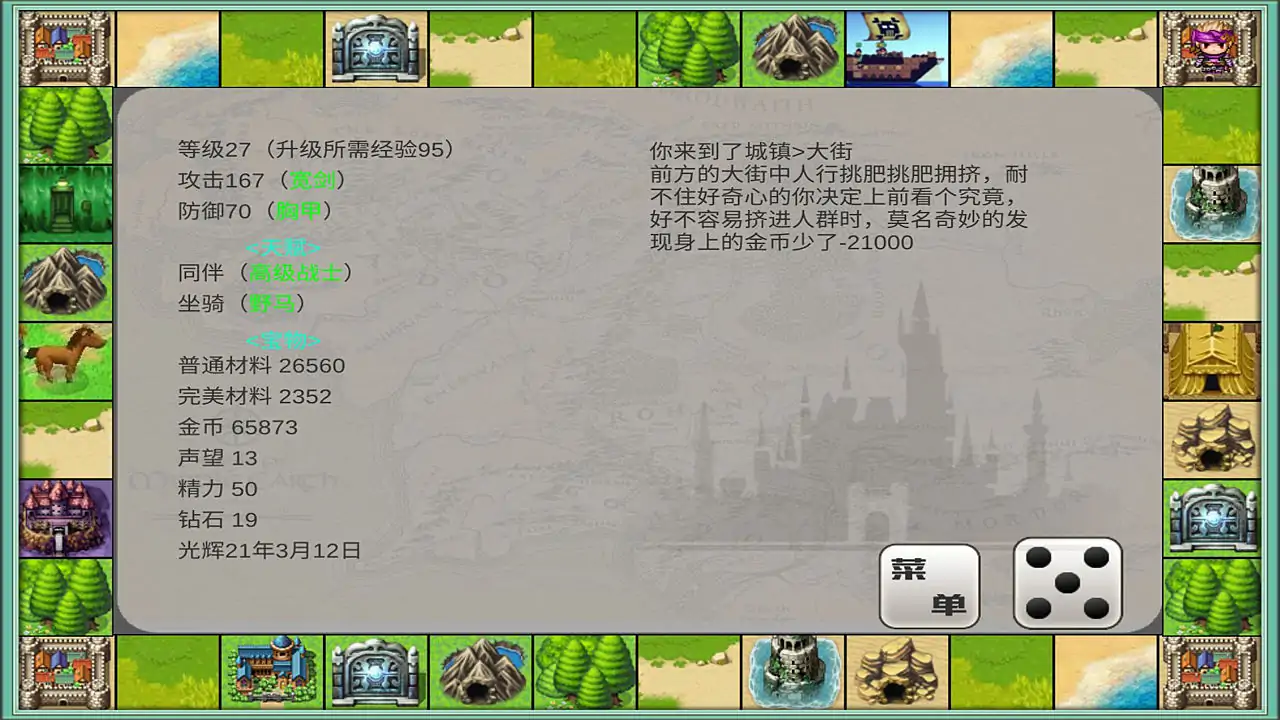Click the stone gate tile on top row

coord(376,47)
